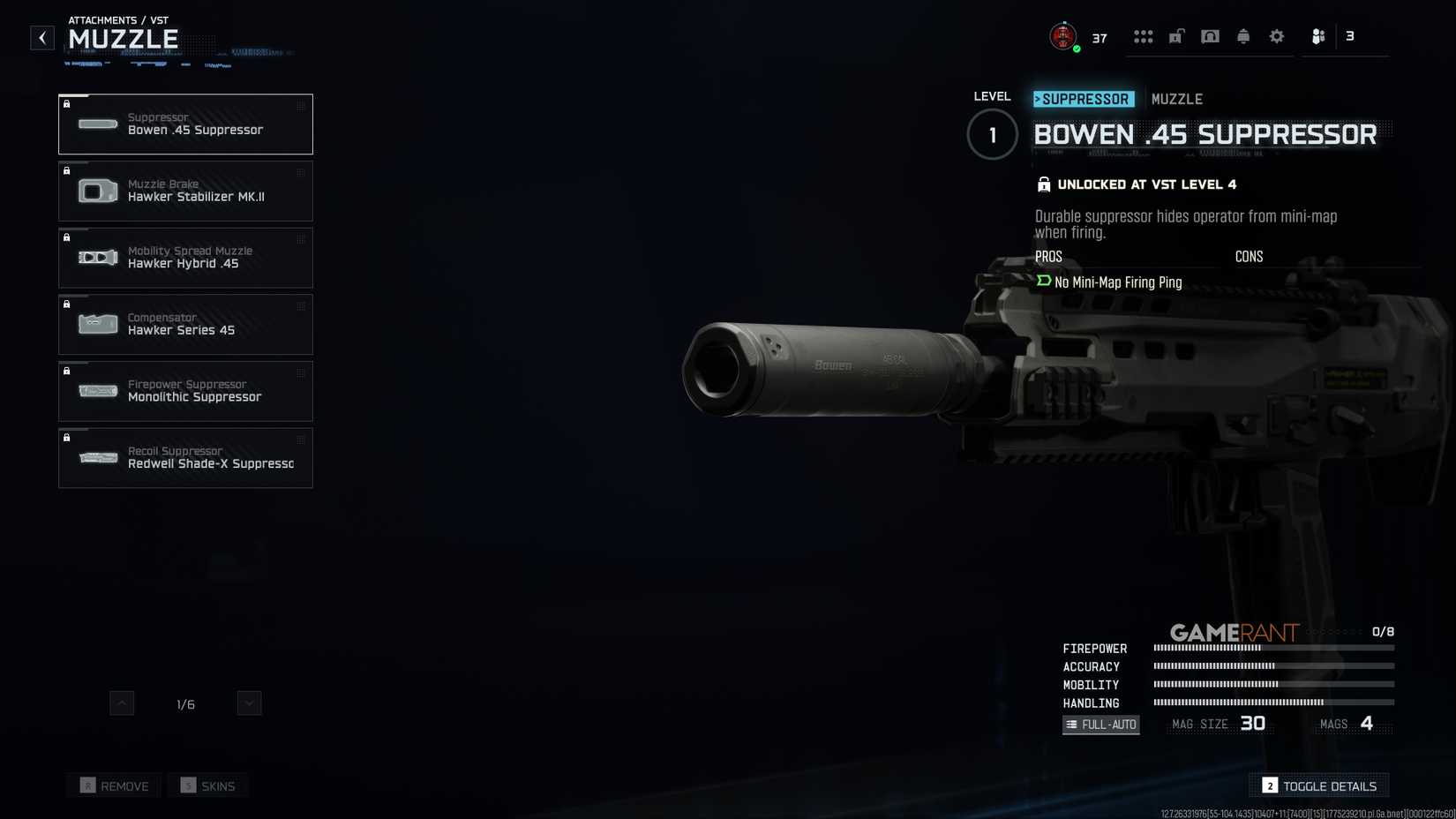Click the notifications bell icon
The height and width of the screenshot is (819, 1456).
pyautogui.click(x=1243, y=36)
